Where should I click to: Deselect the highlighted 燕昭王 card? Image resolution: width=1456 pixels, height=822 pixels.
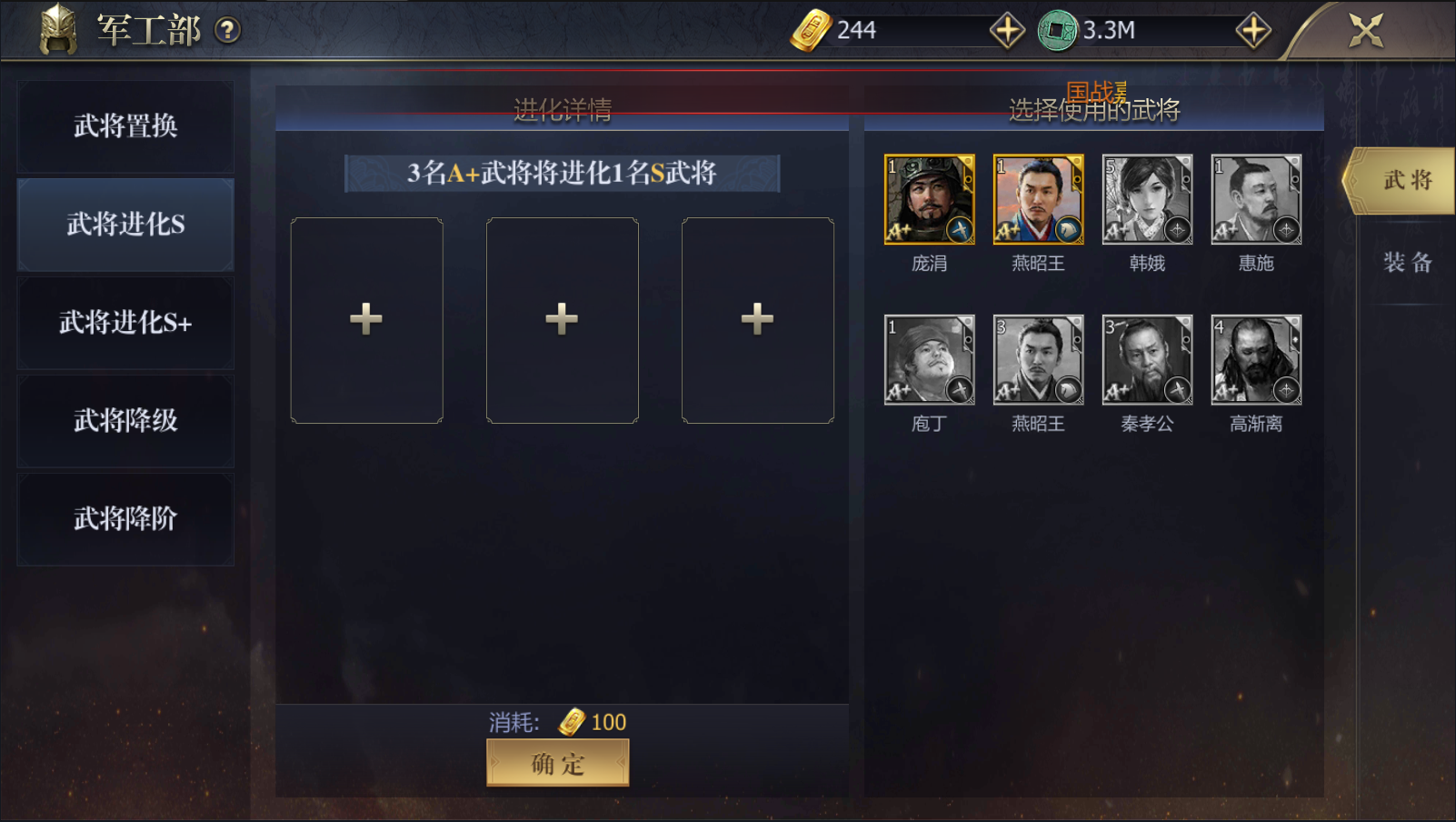pos(1038,197)
